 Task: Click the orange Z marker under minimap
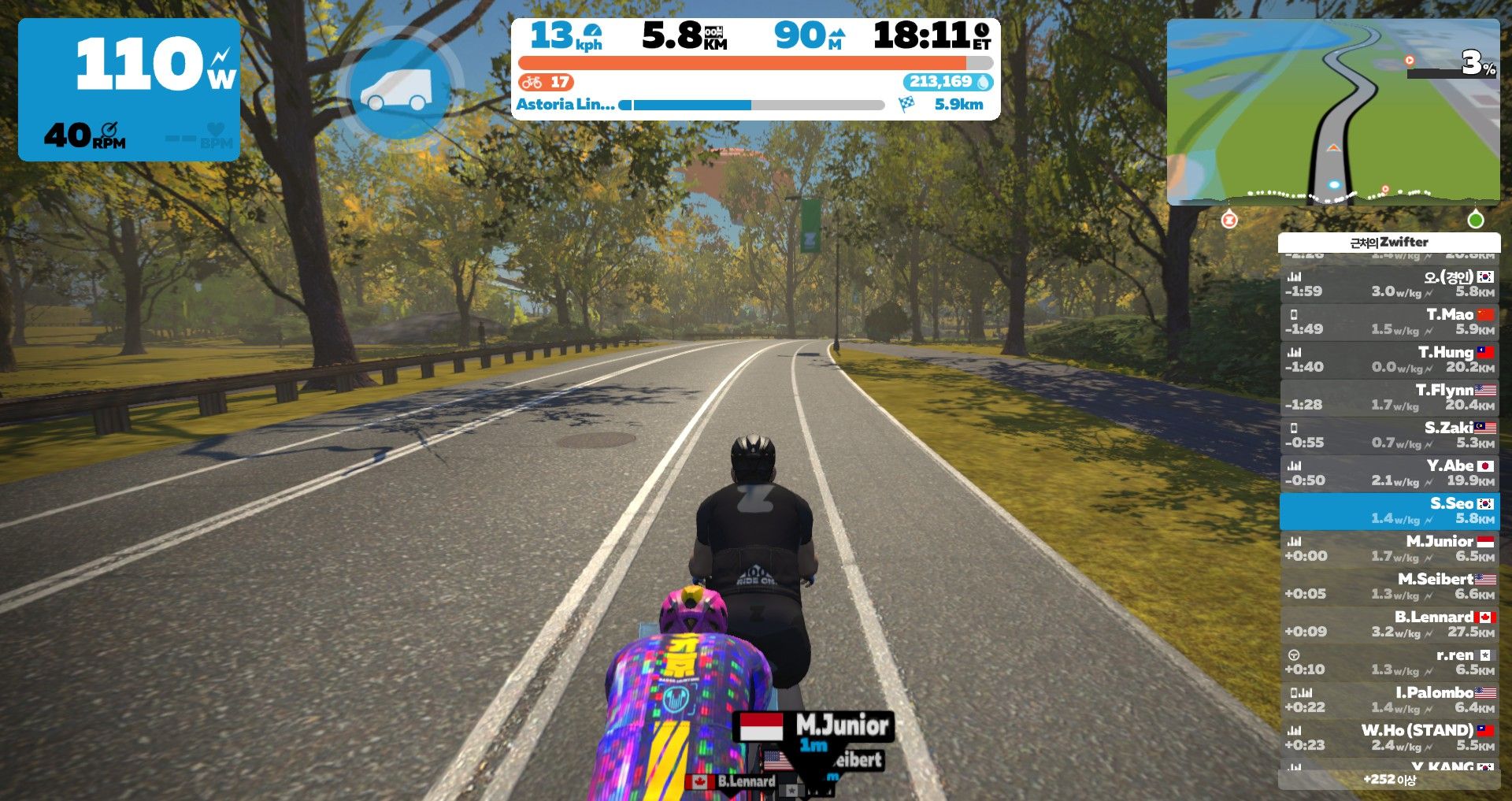click(1228, 220)
